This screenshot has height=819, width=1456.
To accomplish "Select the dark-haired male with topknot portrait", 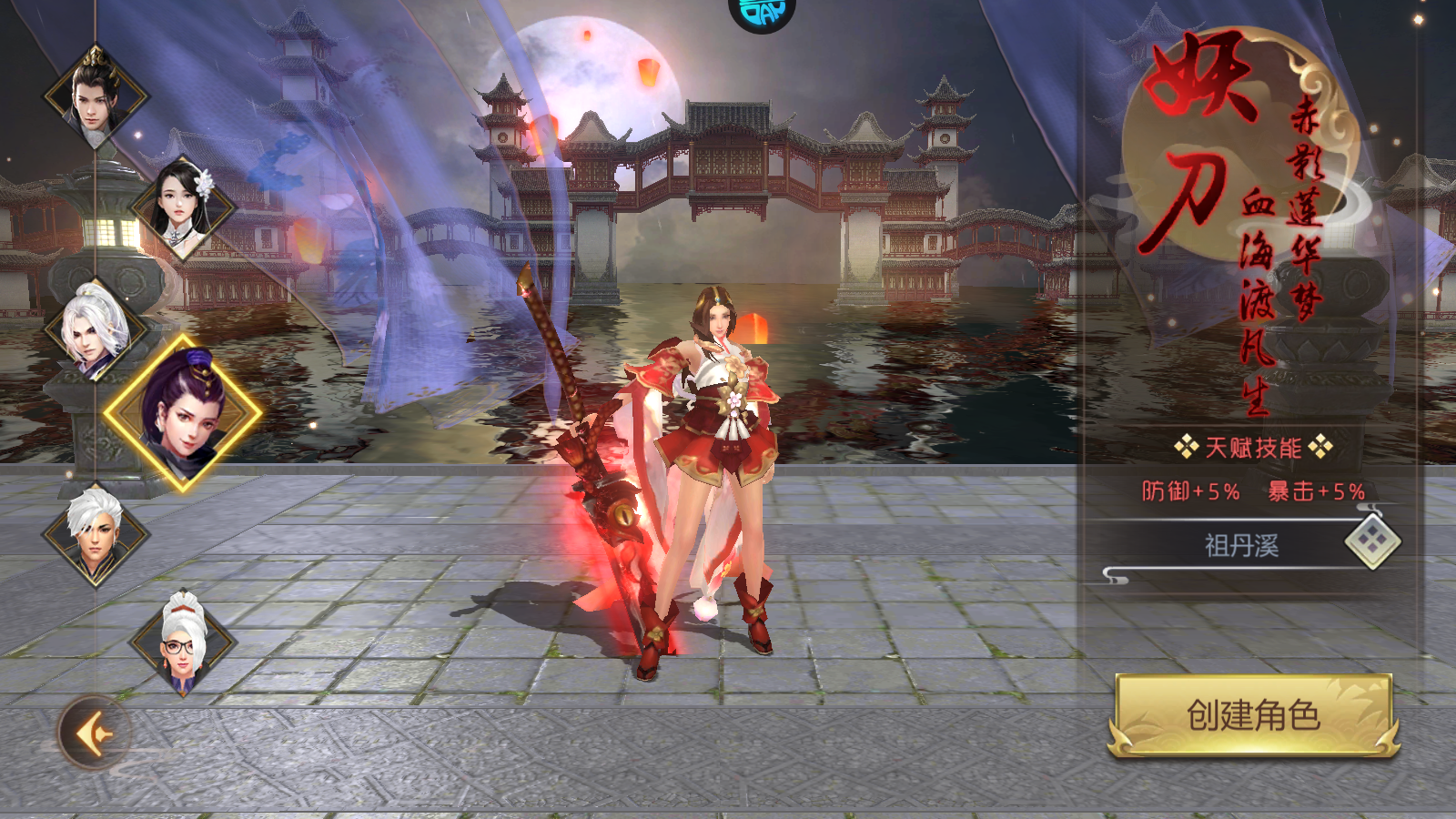I will point(96,96).
